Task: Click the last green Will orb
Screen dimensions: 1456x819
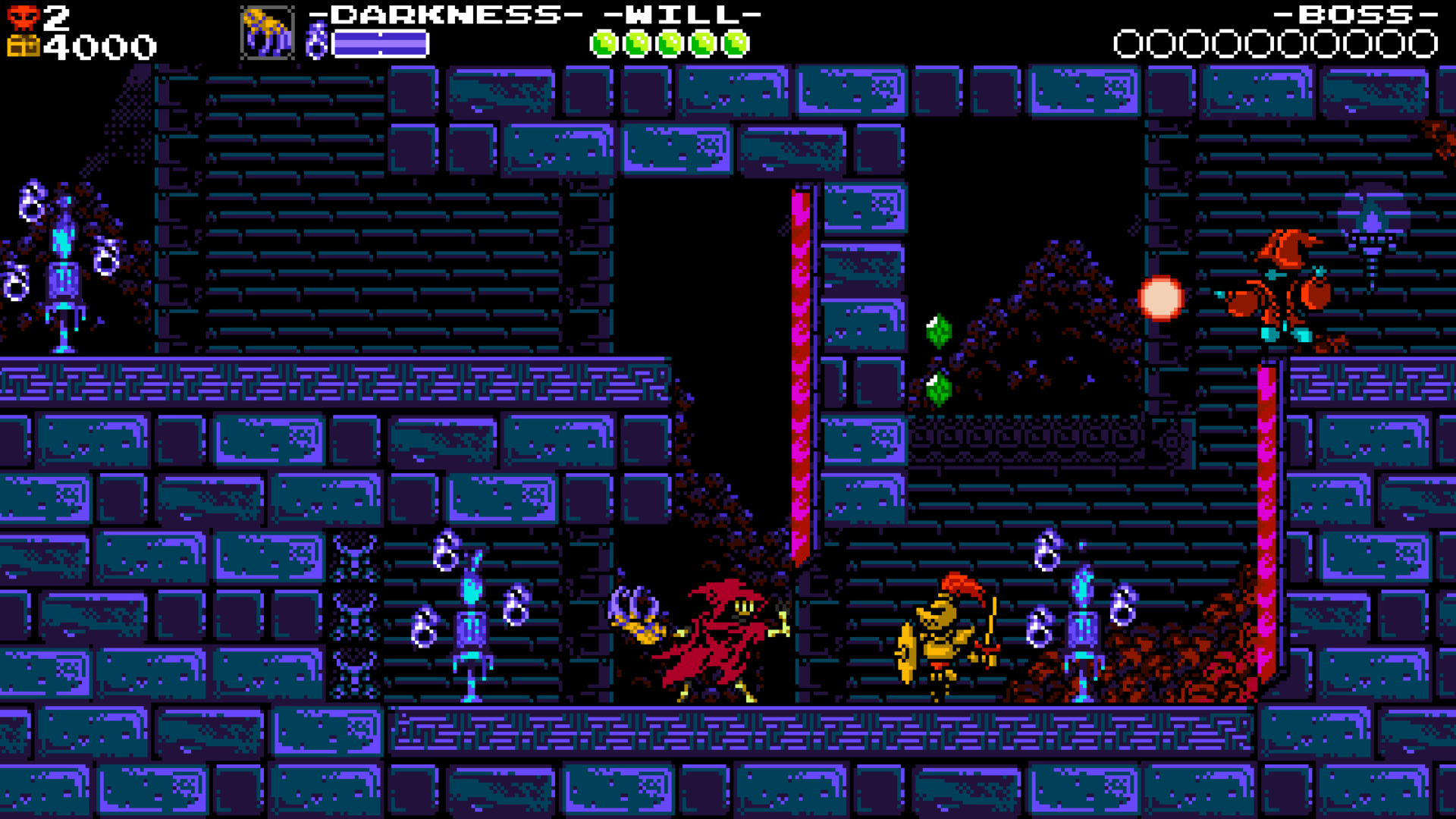Action: point(734,43)
